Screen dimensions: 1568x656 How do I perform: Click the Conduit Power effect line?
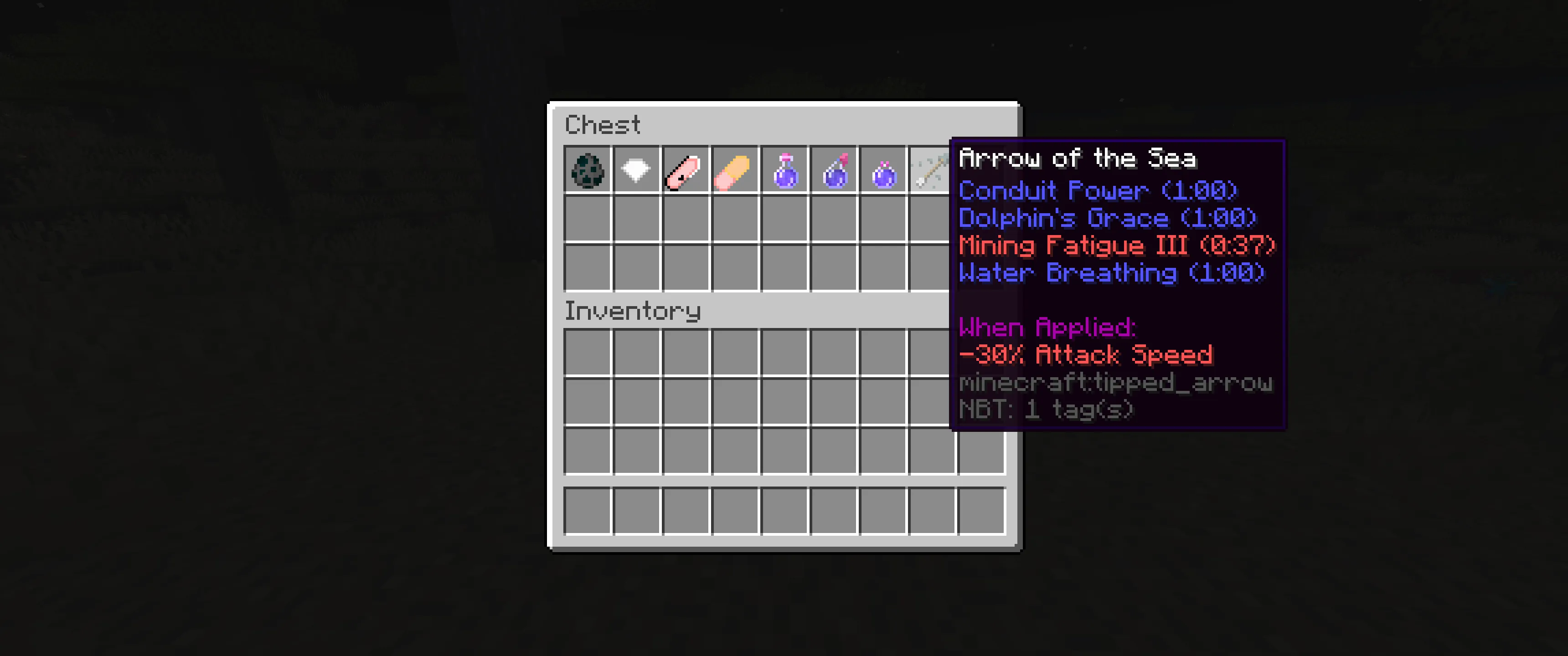tap(1097, 190)
